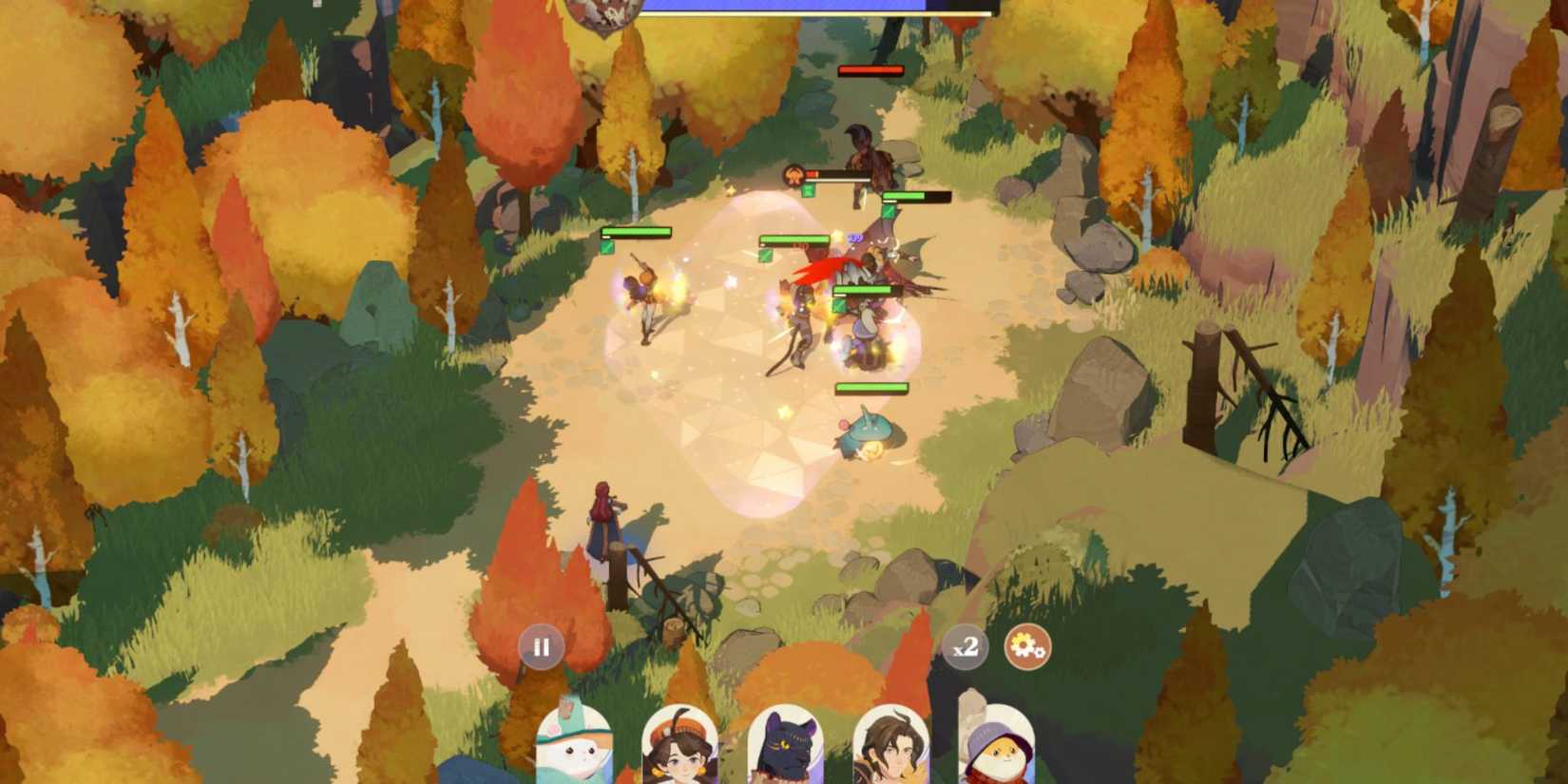This screenshot has width=1568, height=784.
Task: Tap the enemy's red health bar
Action: point(870,68)
